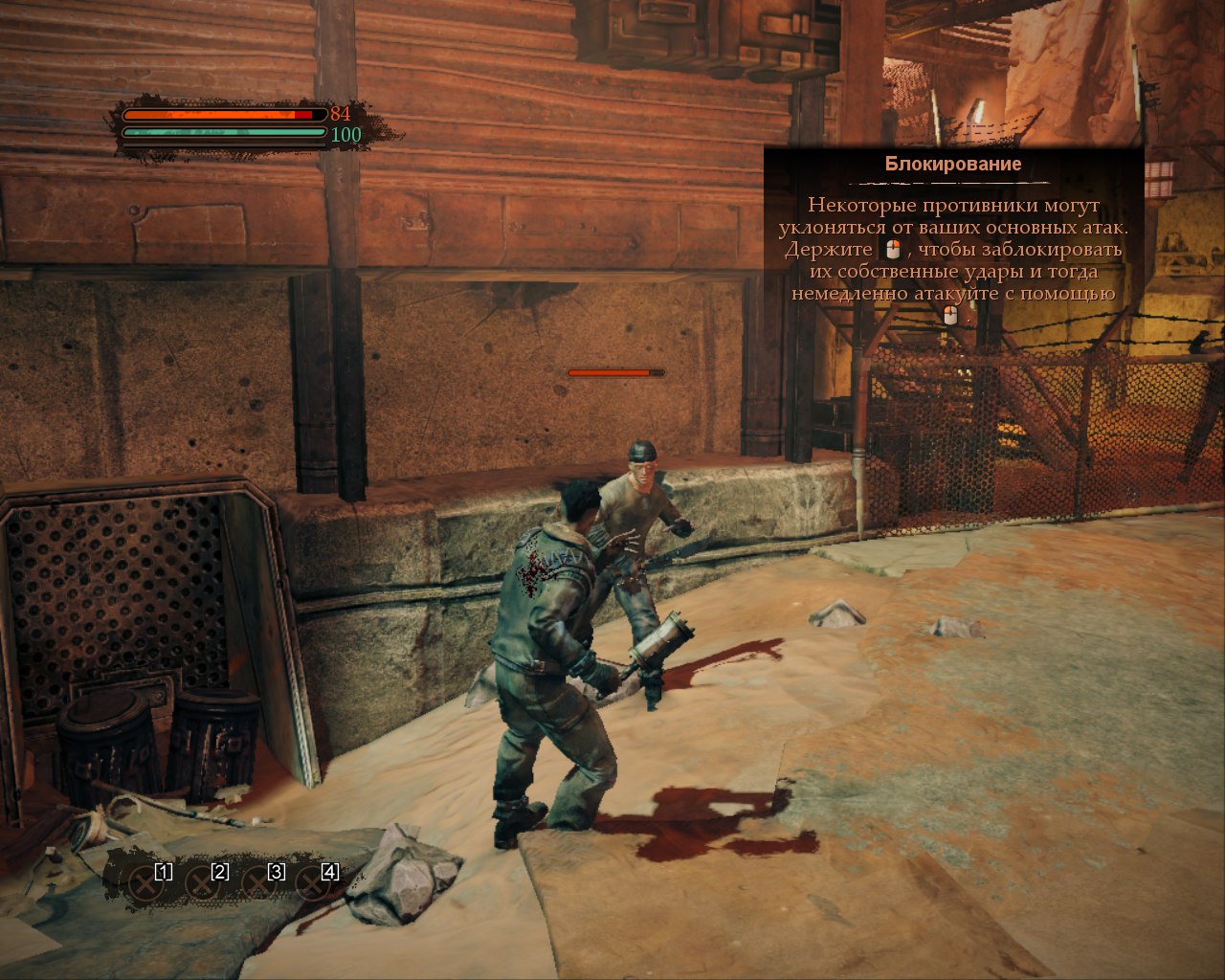This screenshot has height=980, width=1225.
Task: Choose quick slot number 2
Action: (x=204, y=882)
